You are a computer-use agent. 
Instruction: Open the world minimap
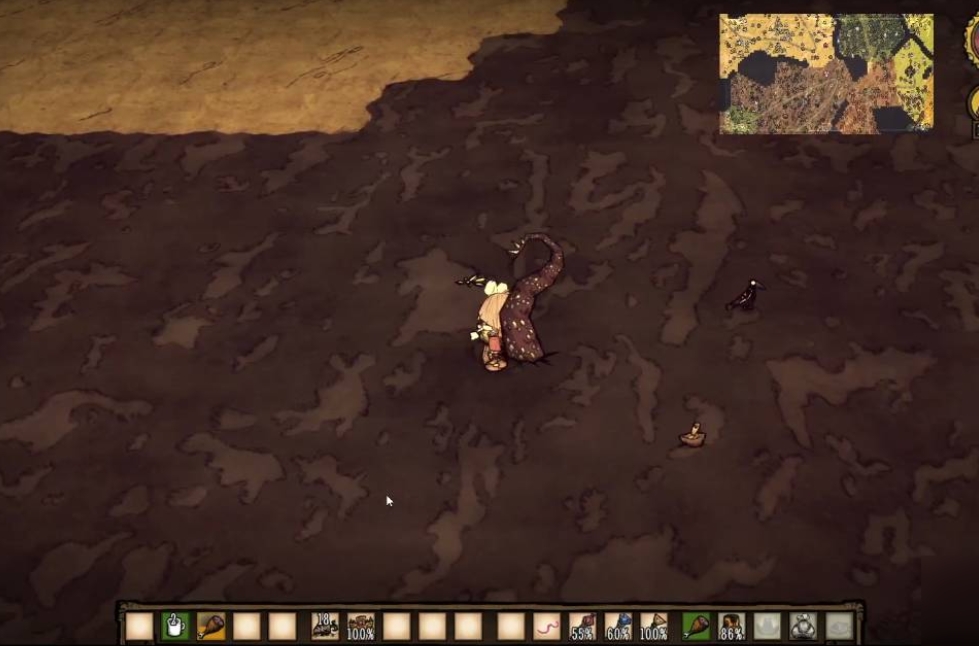[826, 73]
